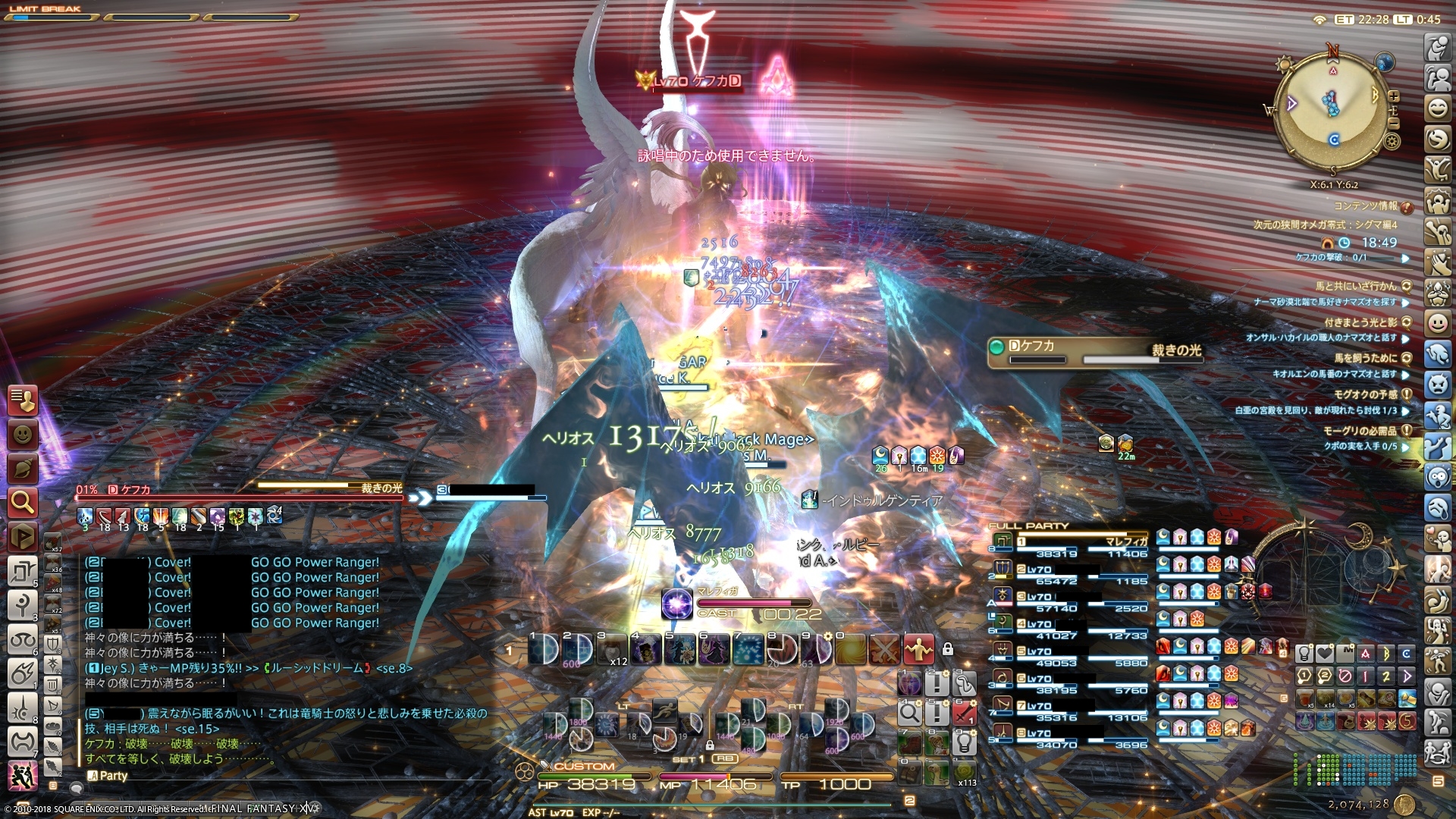Click the zoom-in button on the minimap
The image size is (1456, 819).
click(x=1394, y=97)
